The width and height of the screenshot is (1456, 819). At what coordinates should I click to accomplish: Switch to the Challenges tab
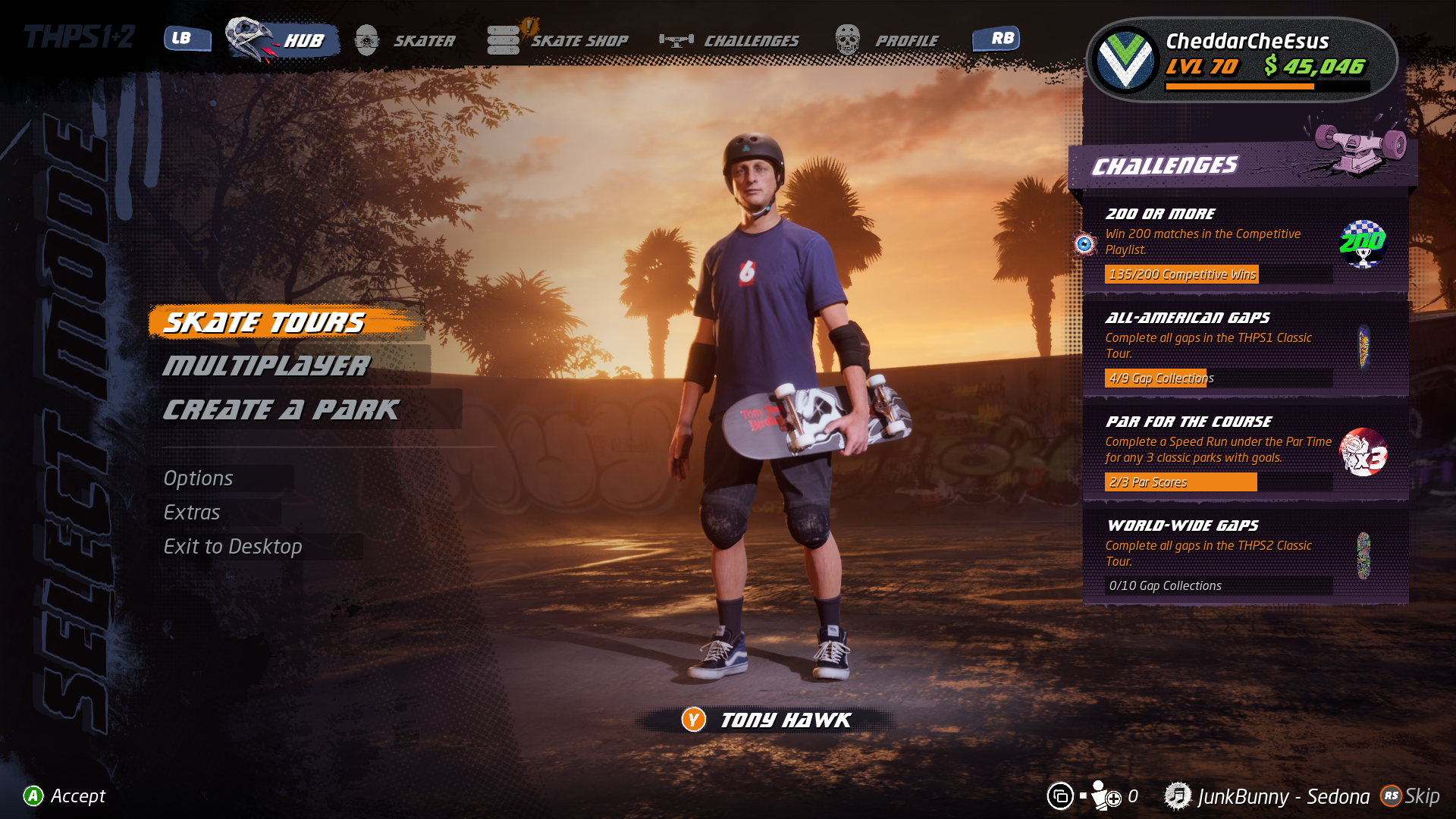coord(751,41)
